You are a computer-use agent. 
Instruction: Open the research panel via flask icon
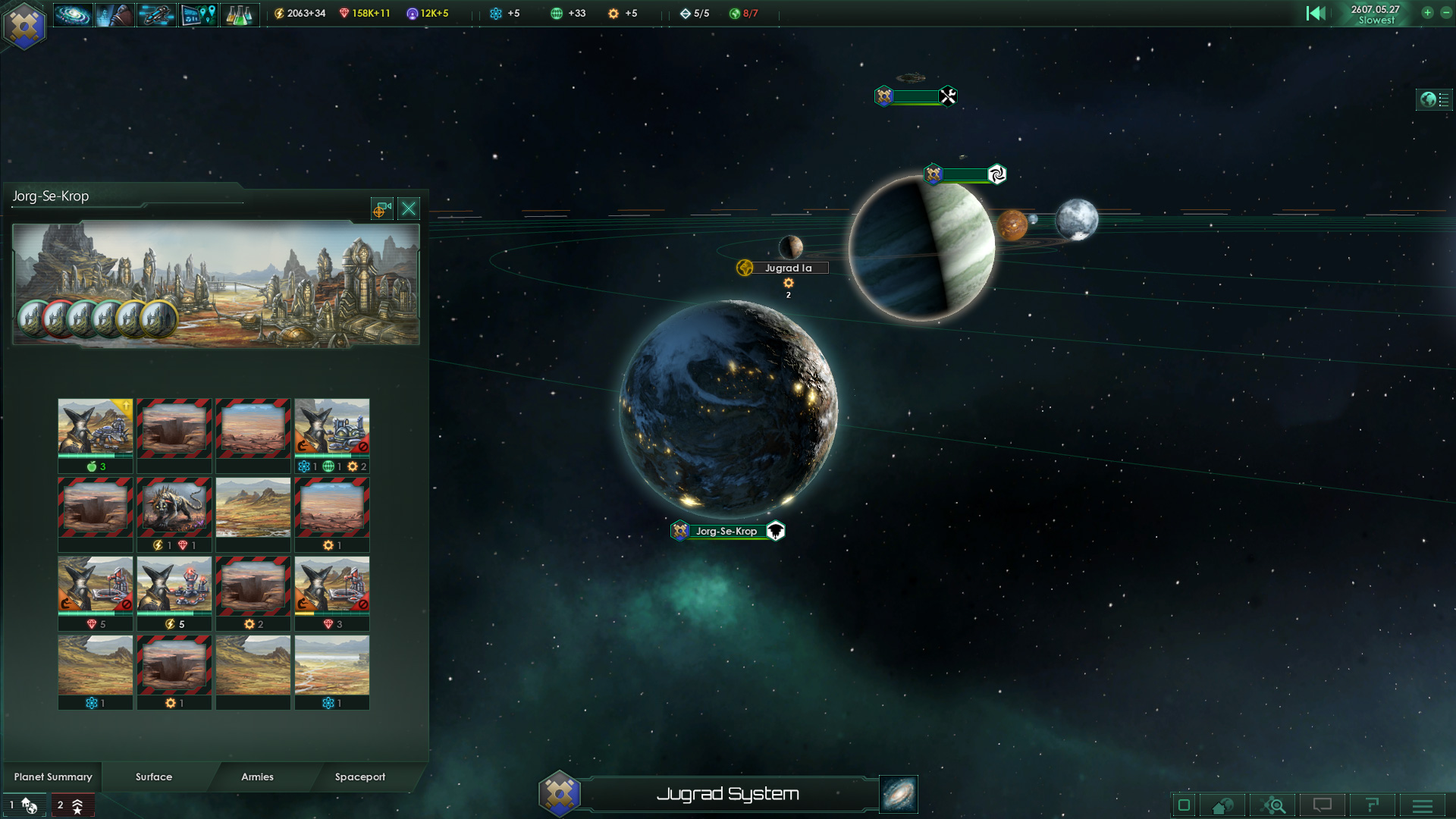tap(239, 13)
